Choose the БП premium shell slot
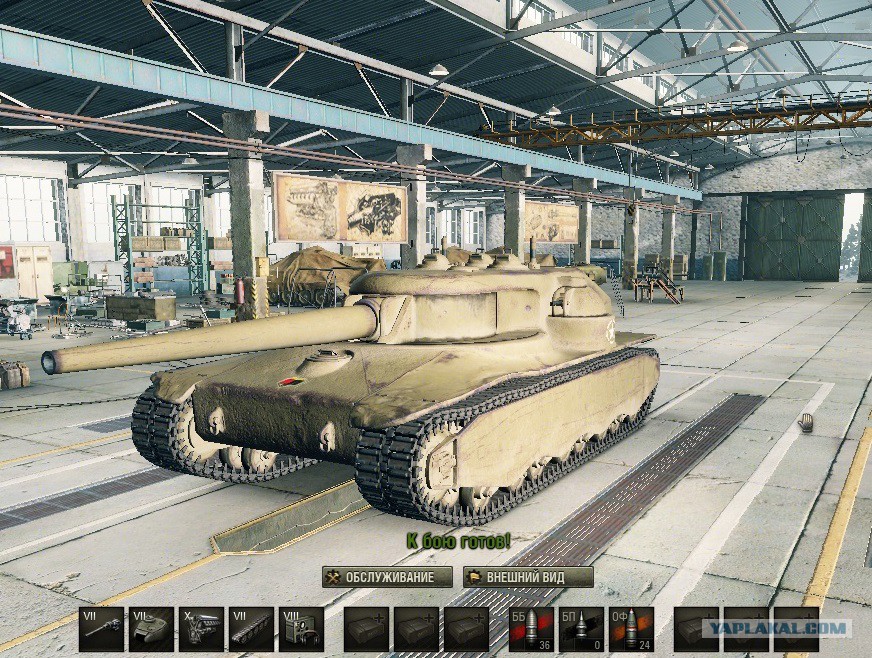 (x=581, y=629)
